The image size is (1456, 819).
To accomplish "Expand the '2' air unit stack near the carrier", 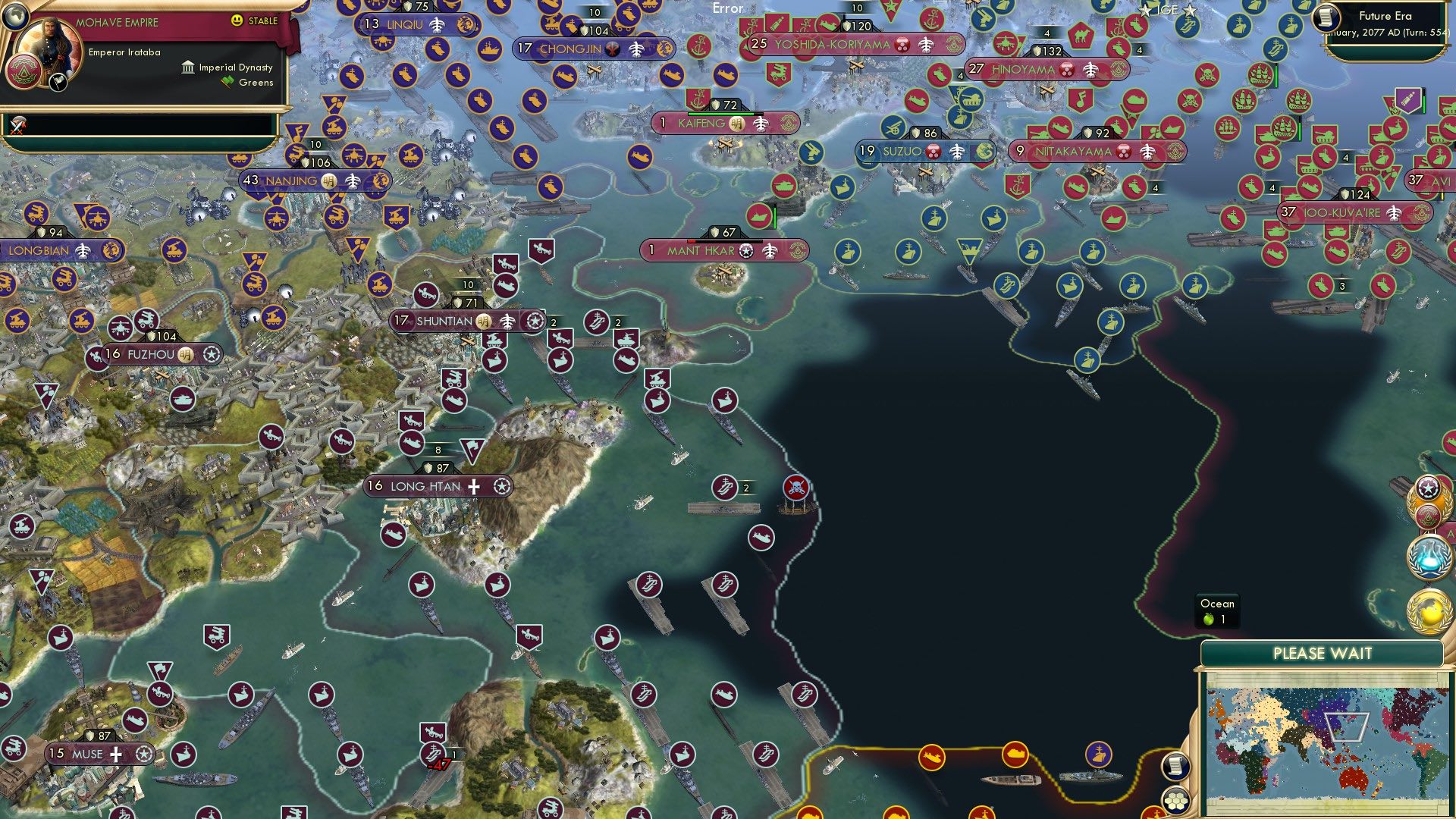I will [x=746, y=487].
